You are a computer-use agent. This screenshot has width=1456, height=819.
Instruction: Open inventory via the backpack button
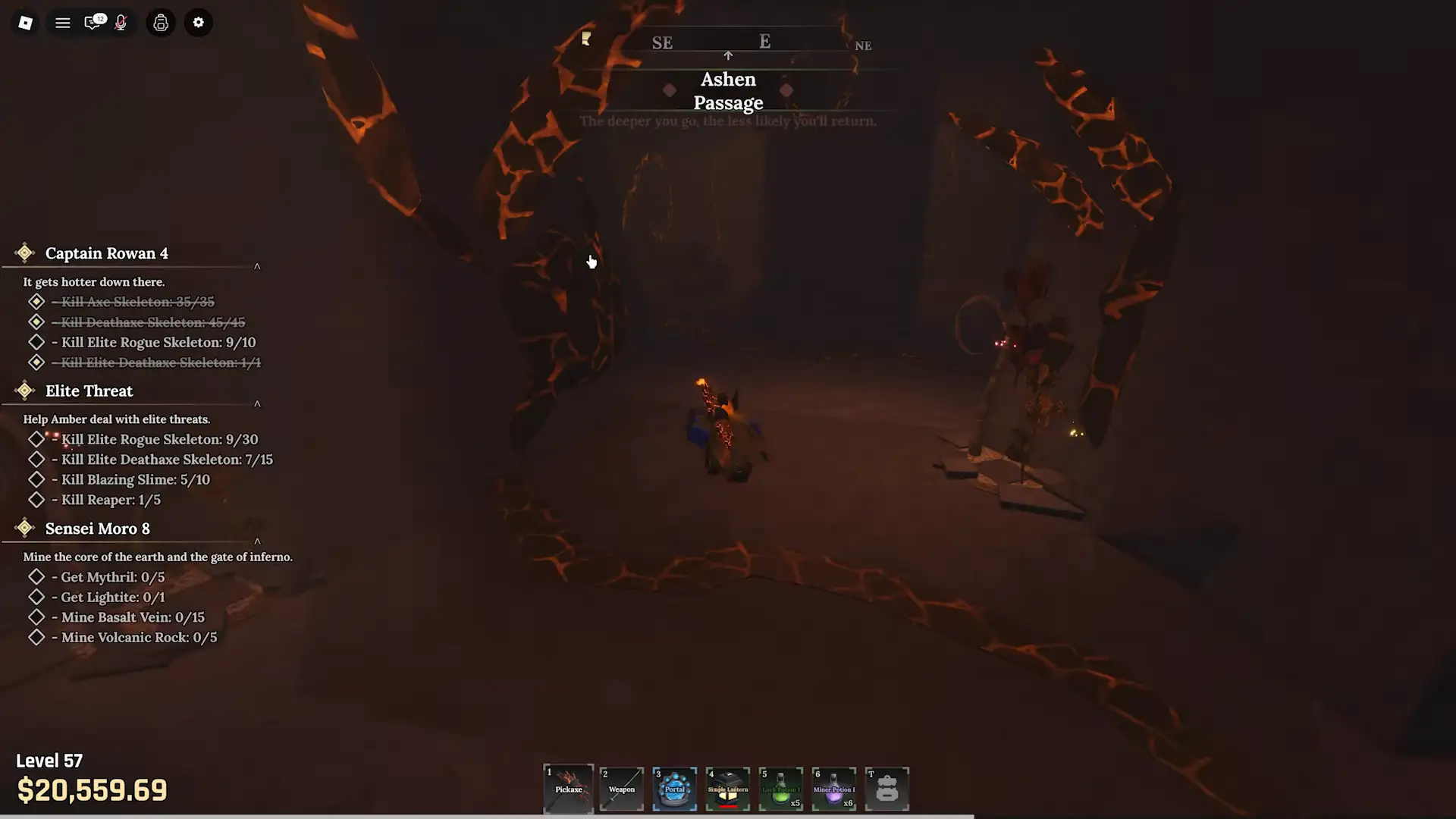(x=160, y=23)
